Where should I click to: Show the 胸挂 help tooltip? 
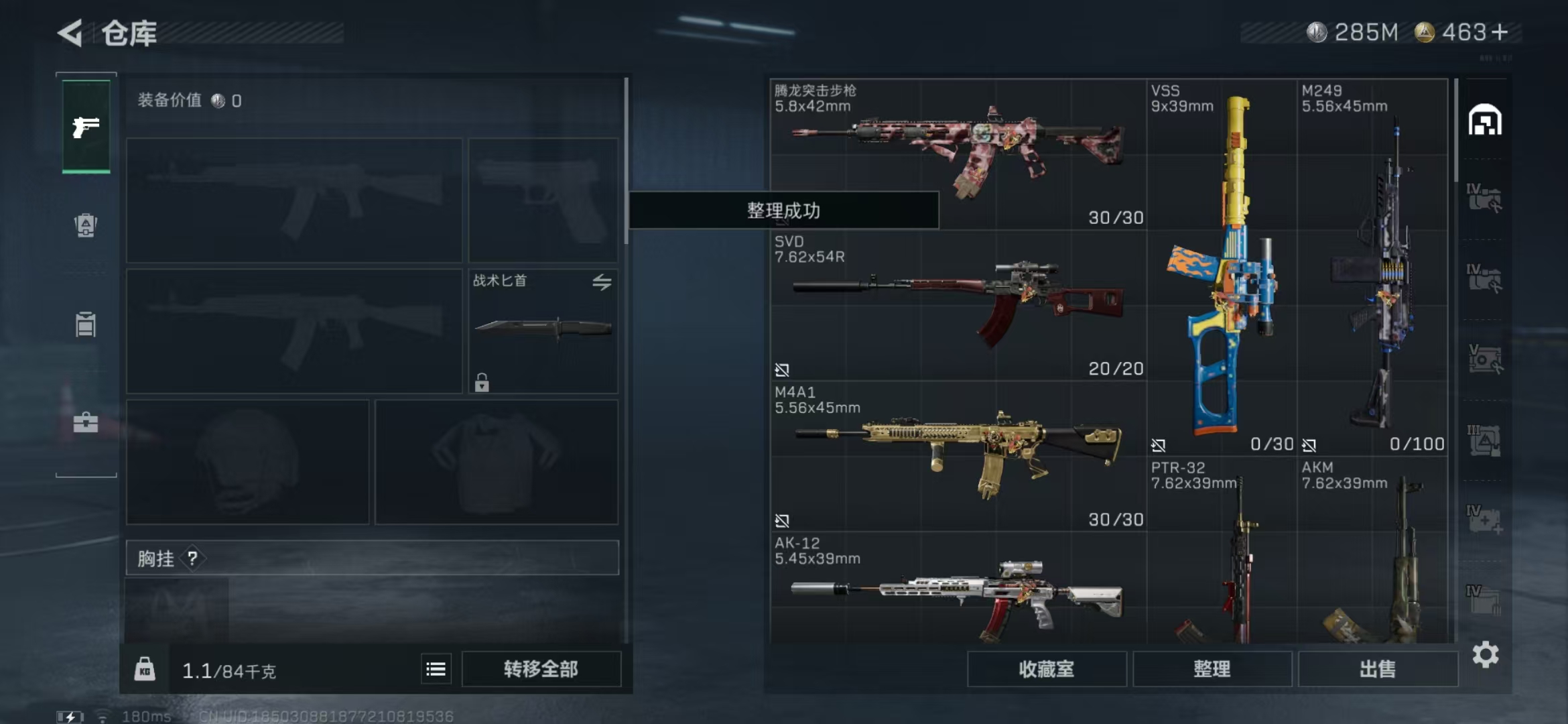coord(192,558)
